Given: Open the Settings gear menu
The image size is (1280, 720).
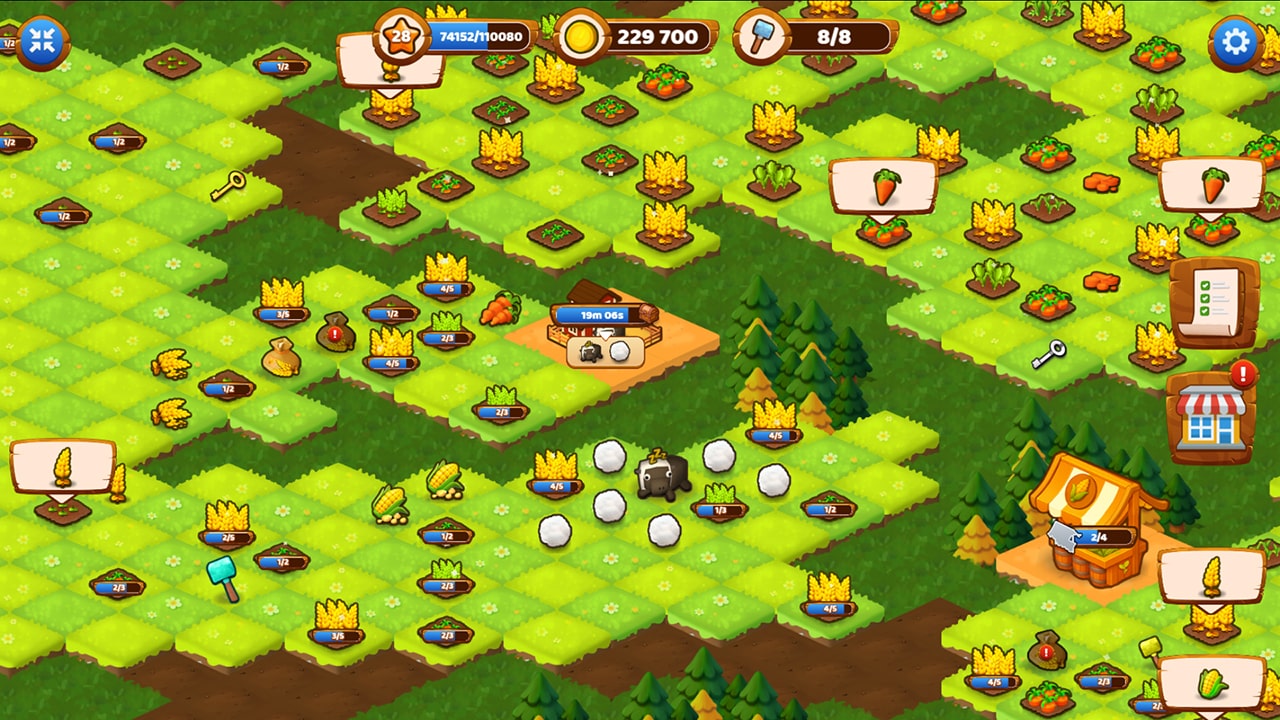Looking at the screenshot, I should [x=1237, y=41].
